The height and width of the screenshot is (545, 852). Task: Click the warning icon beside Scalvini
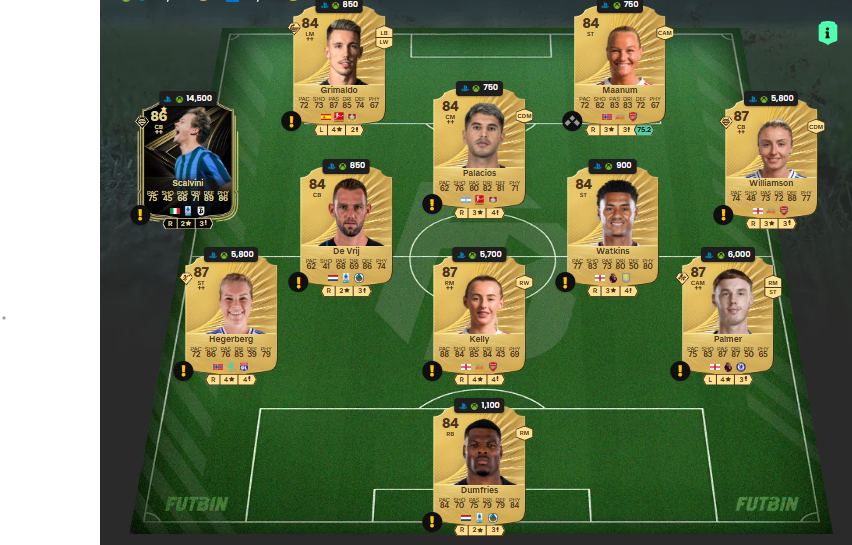coord(140,214)
